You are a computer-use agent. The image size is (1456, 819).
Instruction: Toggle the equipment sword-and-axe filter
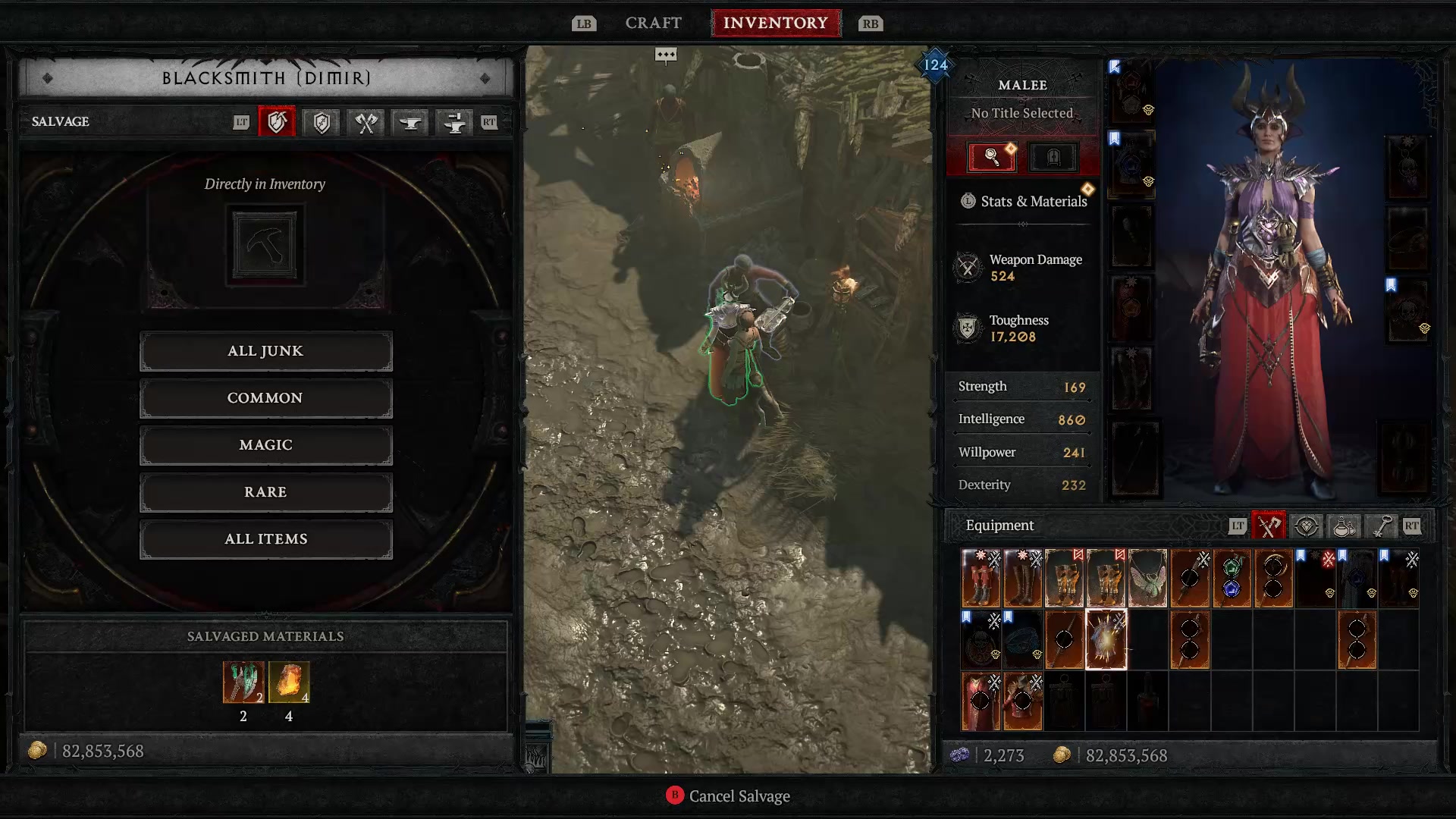tap(1268, 526)
